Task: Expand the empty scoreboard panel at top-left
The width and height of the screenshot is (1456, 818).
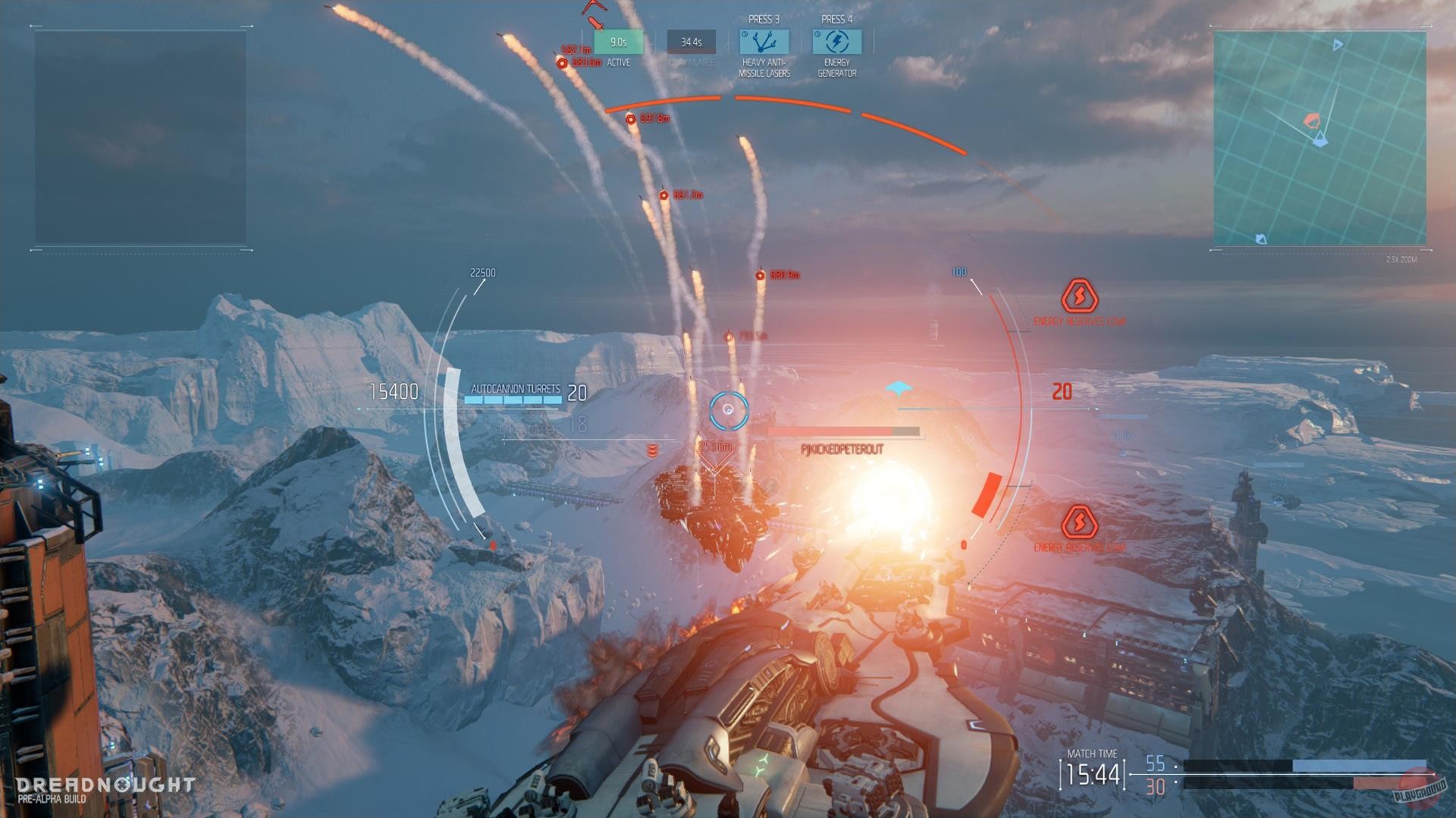Action: pyautogui.click(x=140, y=136)
